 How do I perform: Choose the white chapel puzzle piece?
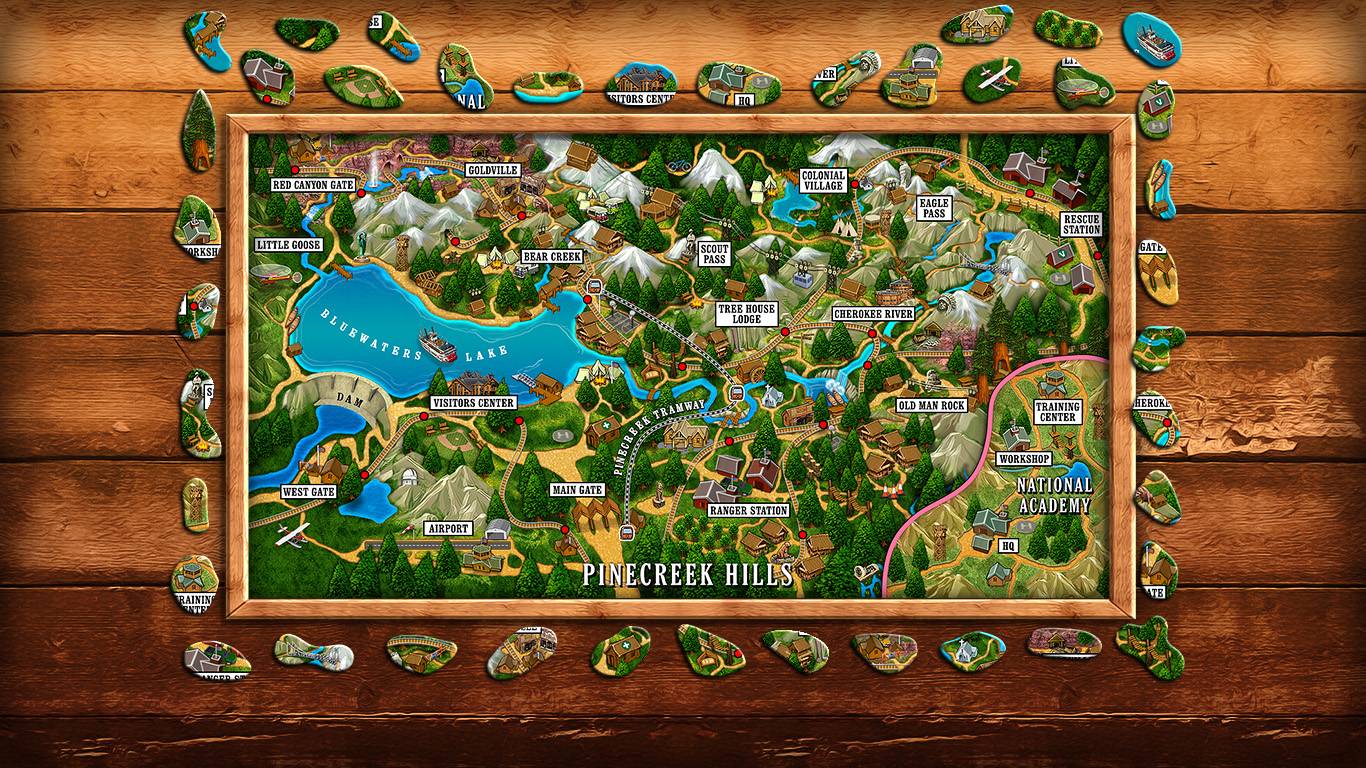pos(964,650)
